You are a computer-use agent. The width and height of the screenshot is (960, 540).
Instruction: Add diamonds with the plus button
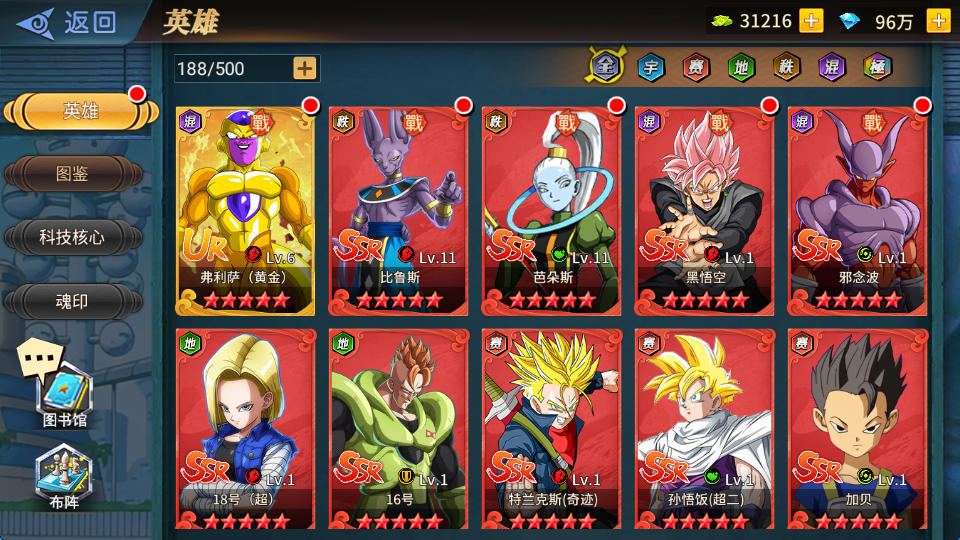click(938, 21)
